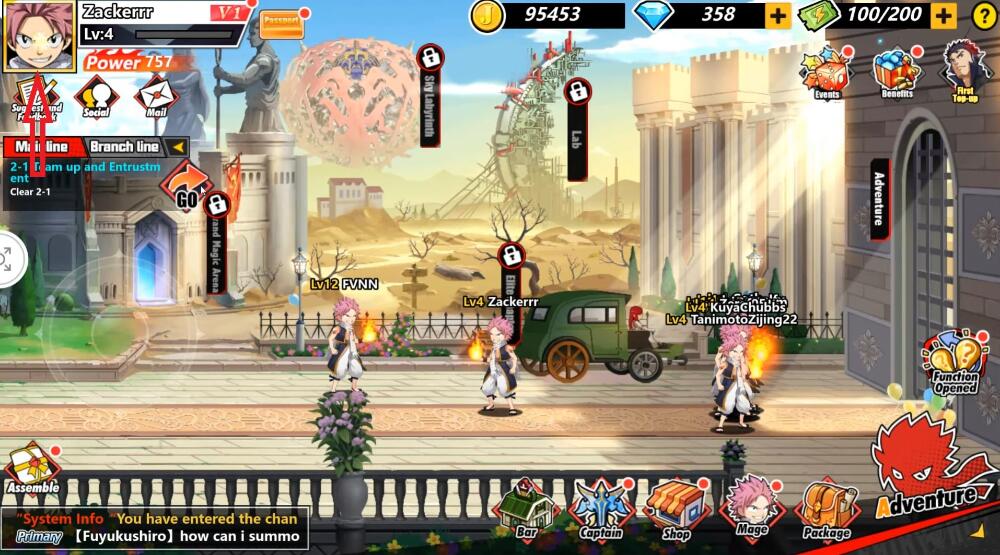The image size is (1000, 555).
Task: Open the yellow question mark help
Action: click(983, 15)
